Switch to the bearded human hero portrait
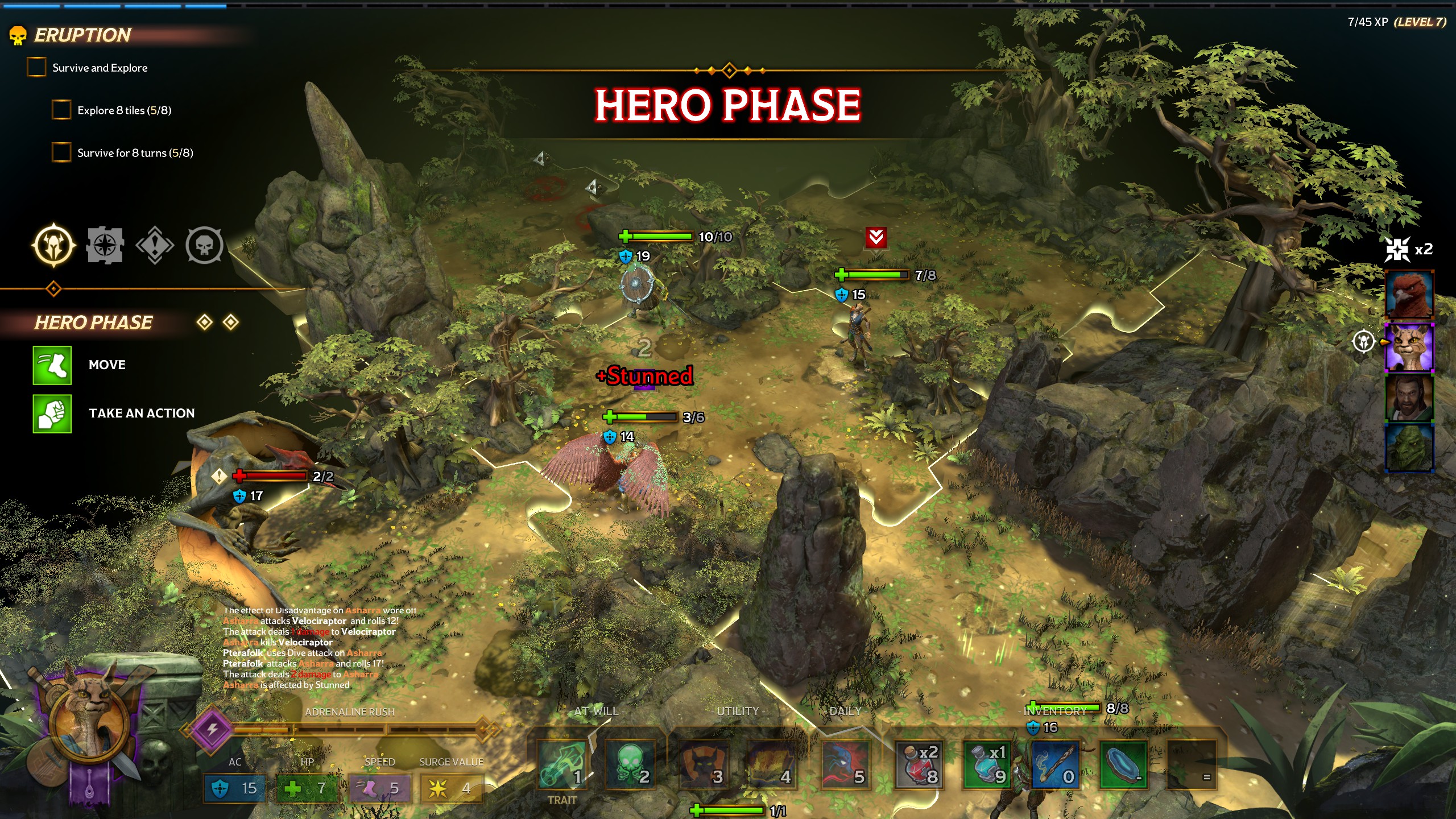The height and width of the screenshot is (819, 1456). [1409, 398]
